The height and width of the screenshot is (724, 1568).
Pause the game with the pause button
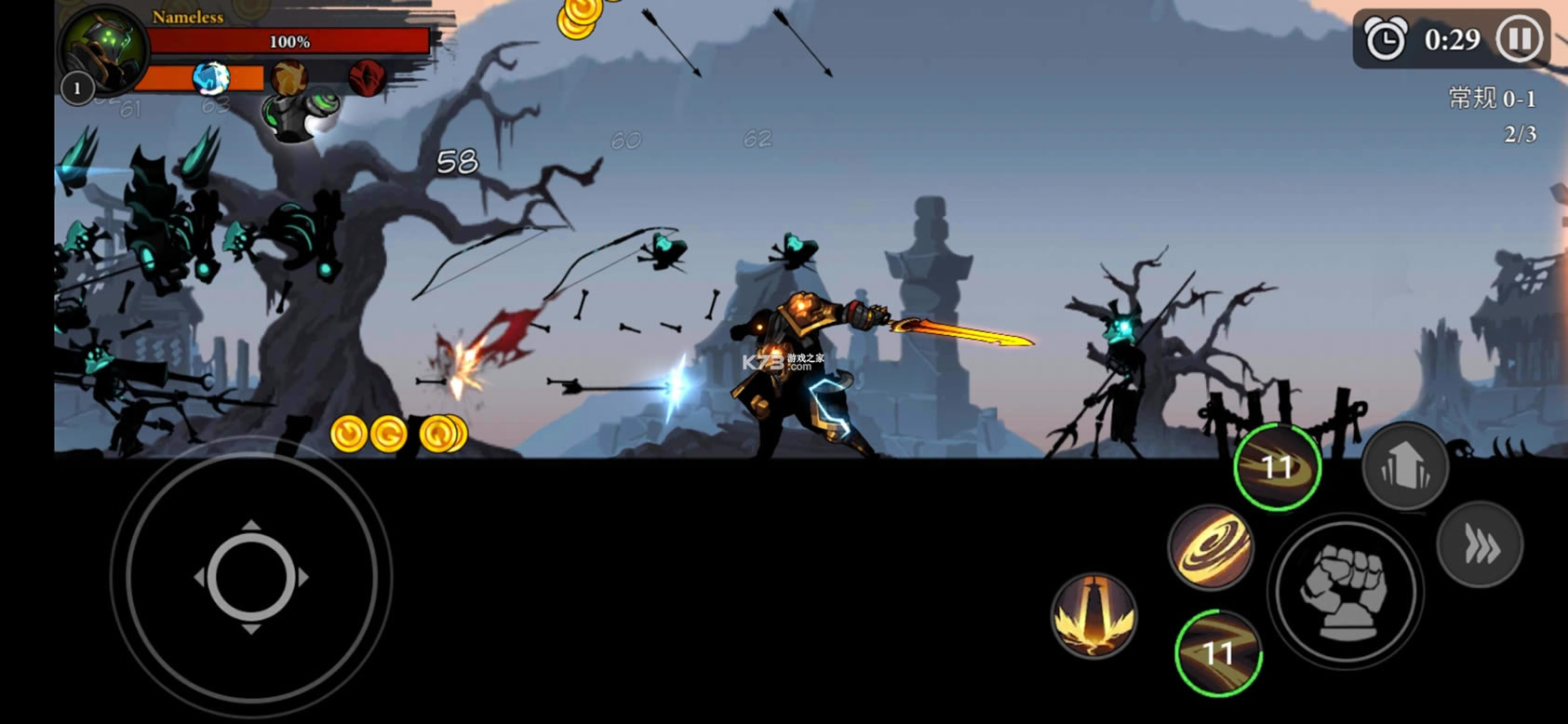point(1520,39)
